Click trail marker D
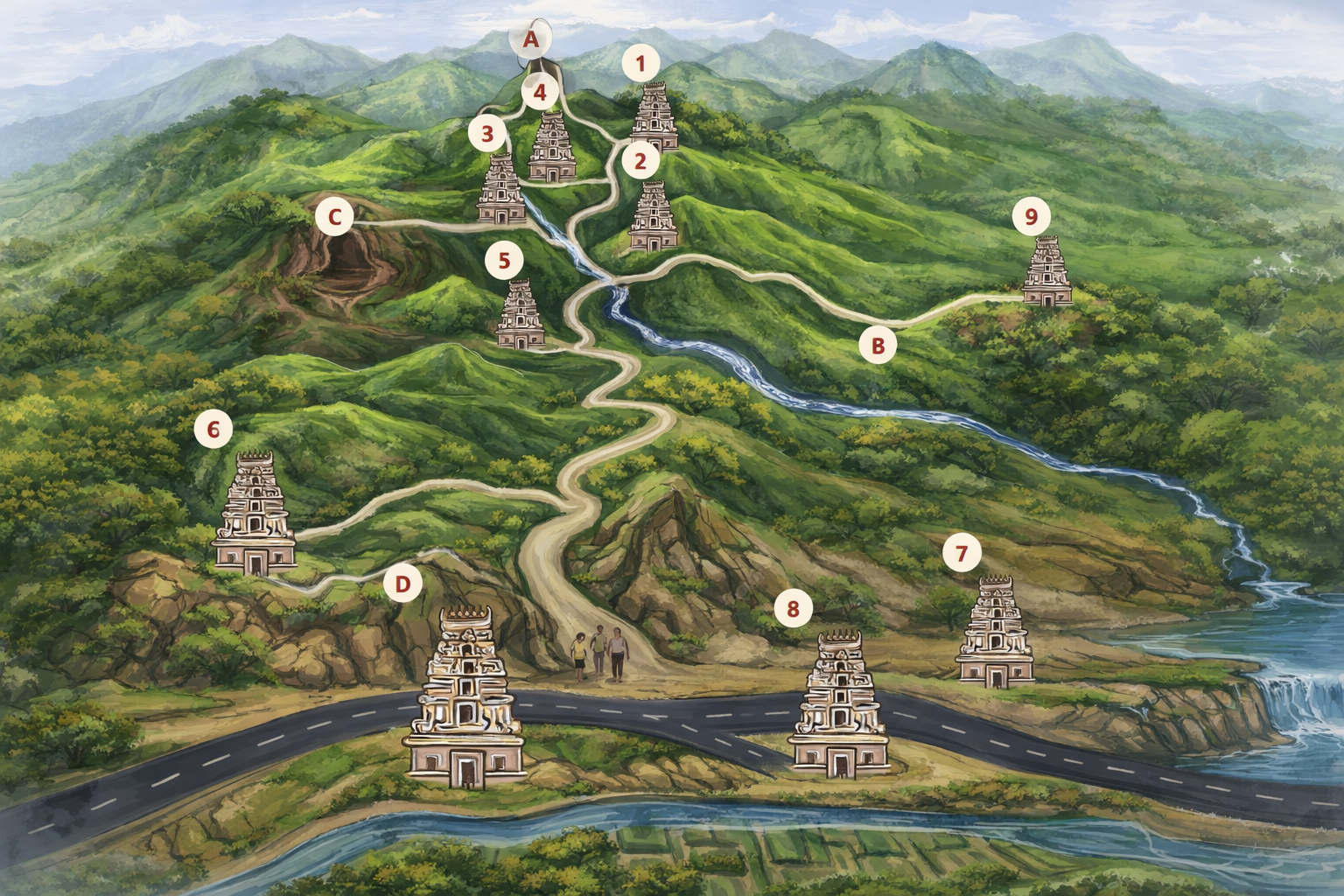This screenshot has height=896, width=1344. coord(402,584)
